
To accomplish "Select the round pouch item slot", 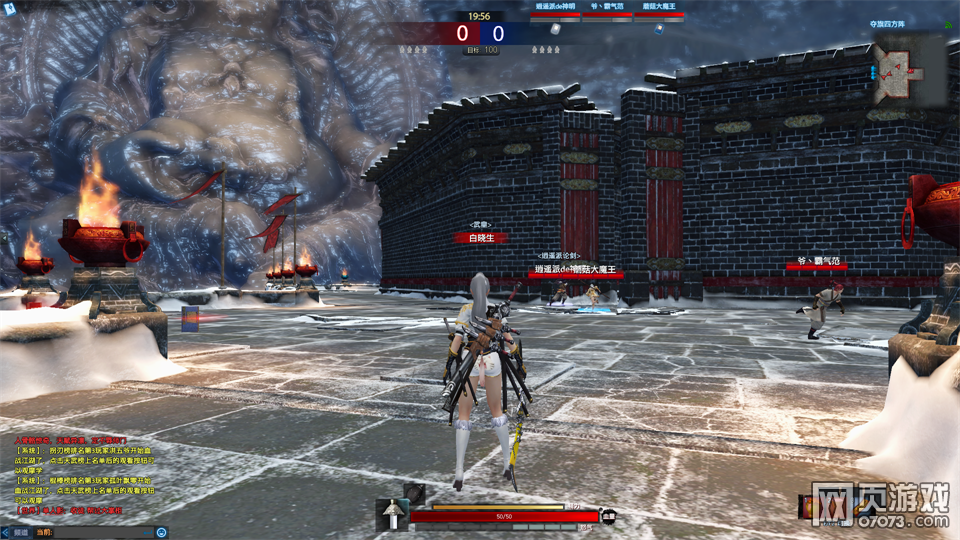I will coord(413,492).
